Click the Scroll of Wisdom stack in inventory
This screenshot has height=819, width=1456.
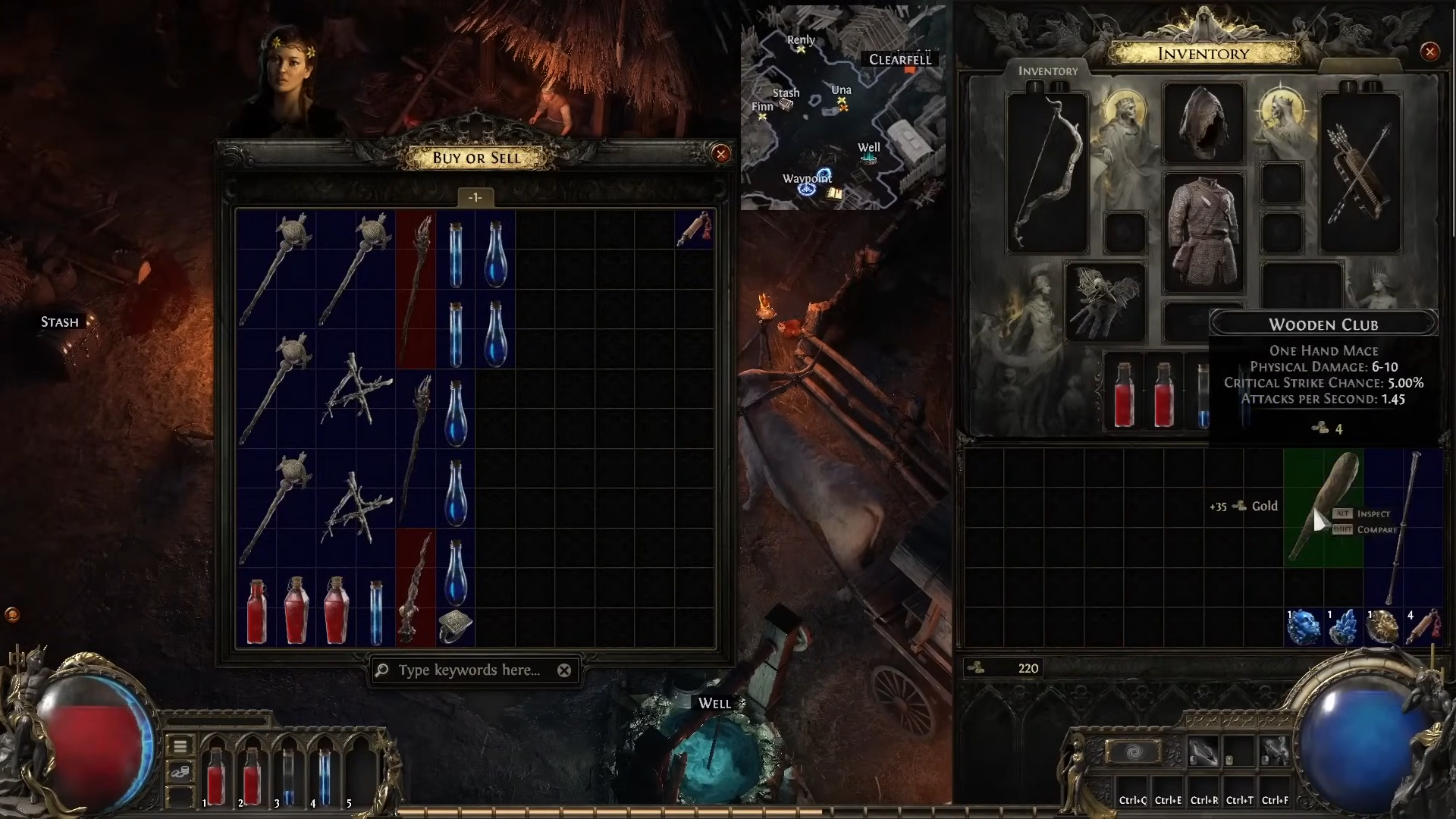1423,626
